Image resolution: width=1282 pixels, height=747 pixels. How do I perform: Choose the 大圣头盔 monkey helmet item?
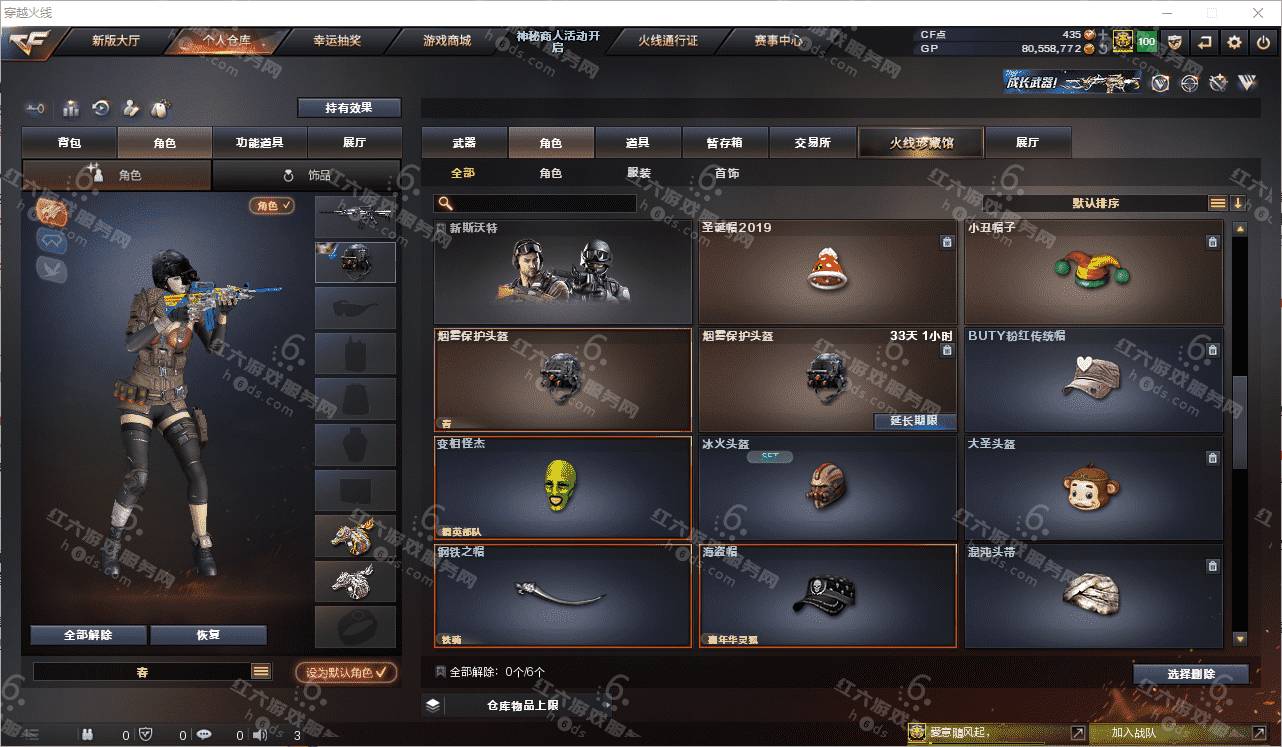coord(1093,488)
